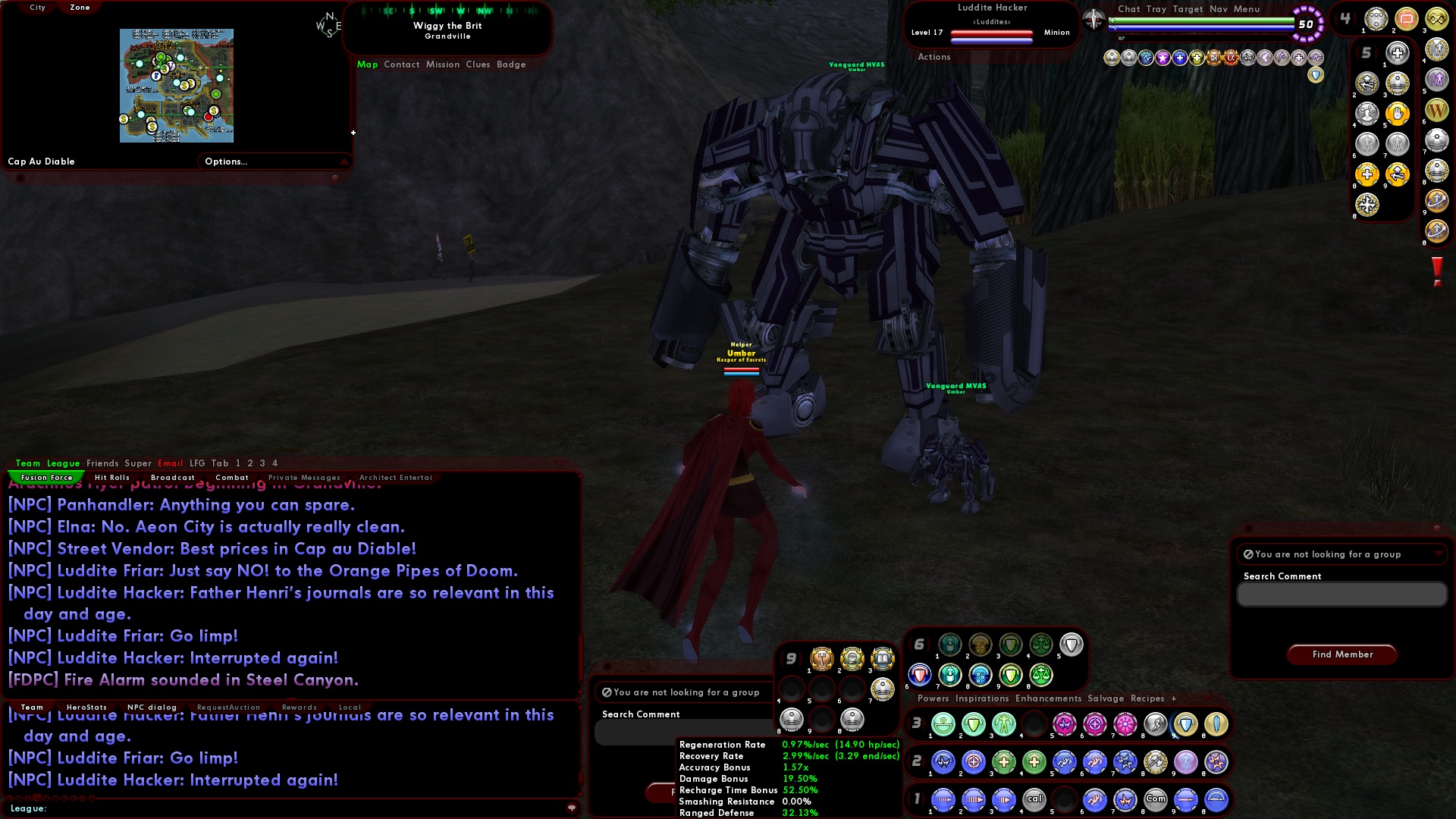Click the Search Comment input field
1456x819 pixels.
pos(1341,595)
